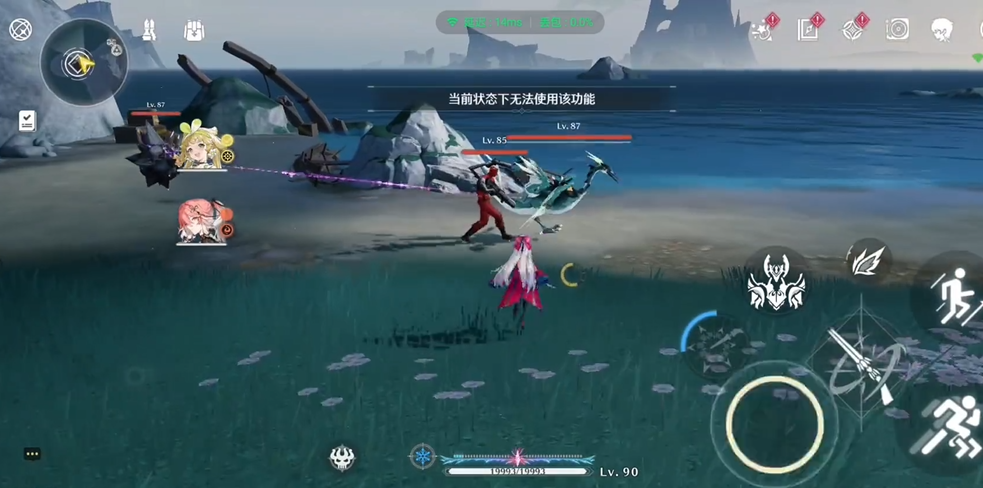This screenshot has width=983, height=488.
Task: Open the backpack inventory
Action: point(194,31)
